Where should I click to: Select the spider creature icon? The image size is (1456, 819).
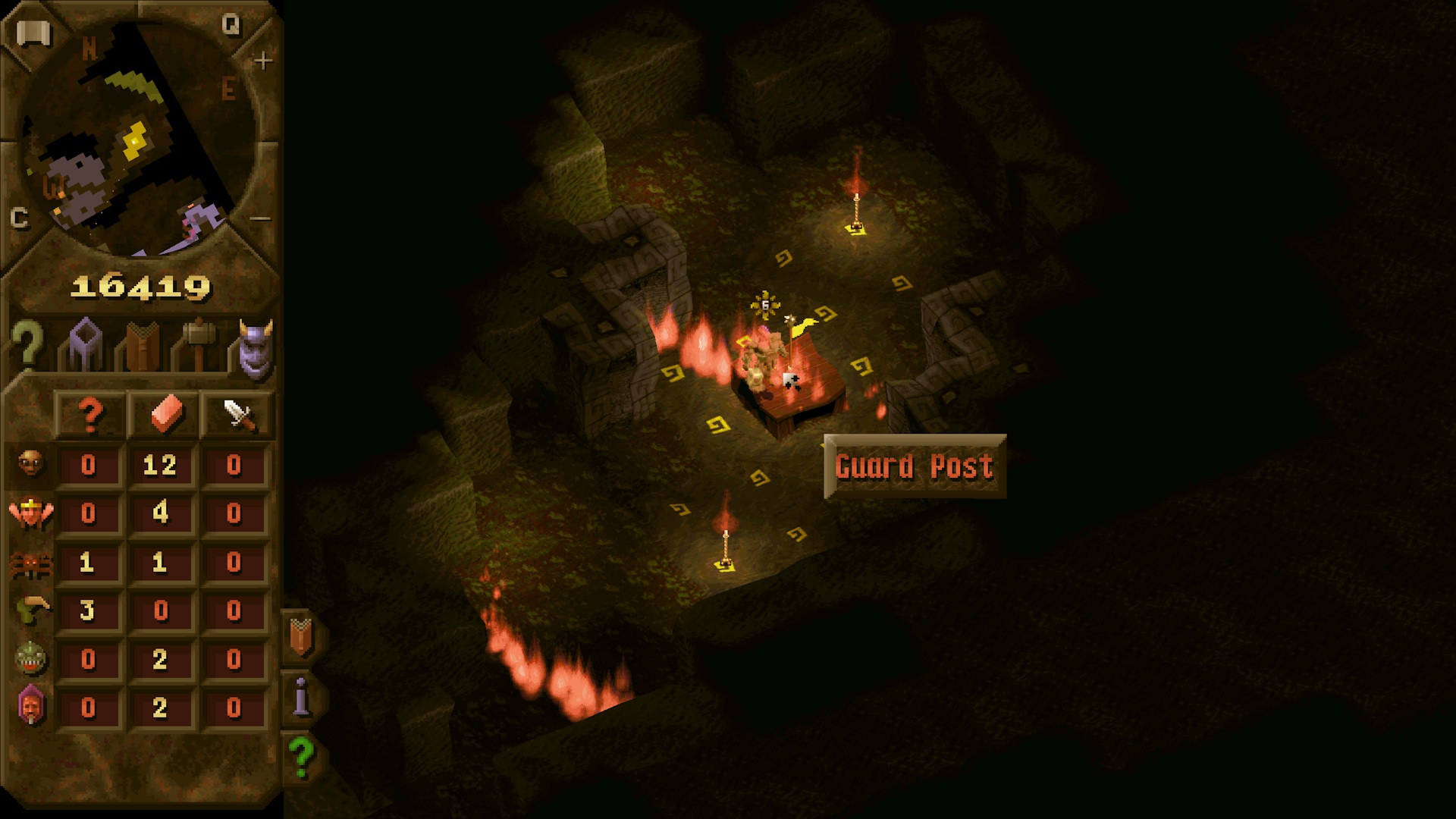(30, 563)
